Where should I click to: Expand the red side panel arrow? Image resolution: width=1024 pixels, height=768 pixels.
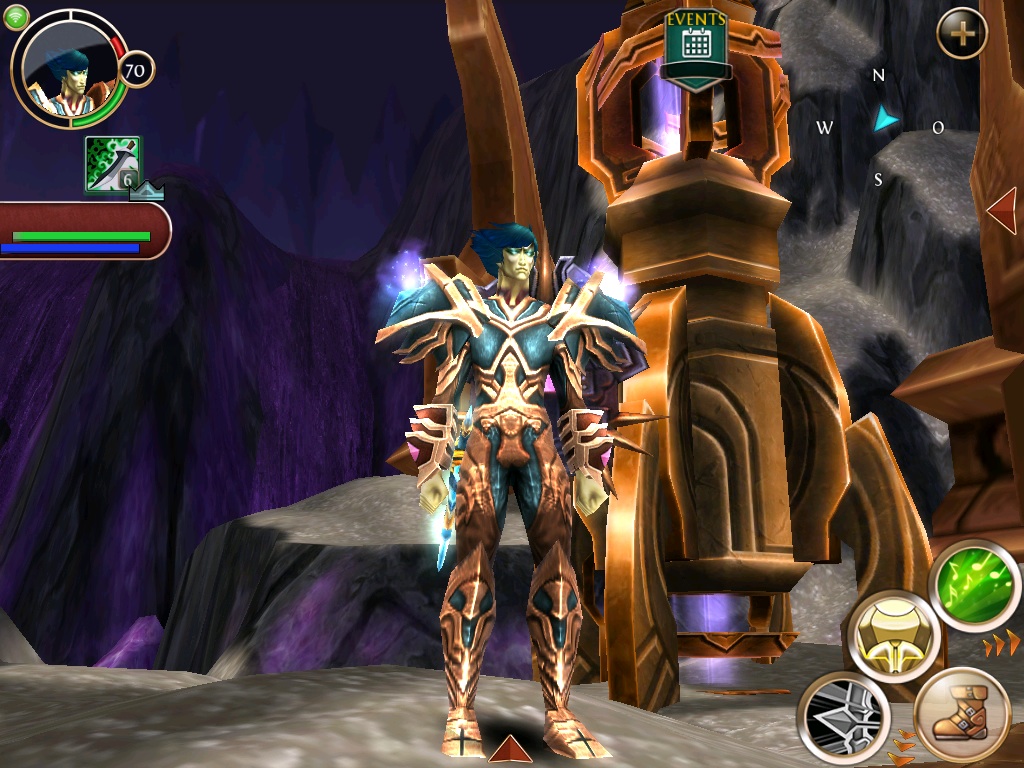tap(1001, 211)
